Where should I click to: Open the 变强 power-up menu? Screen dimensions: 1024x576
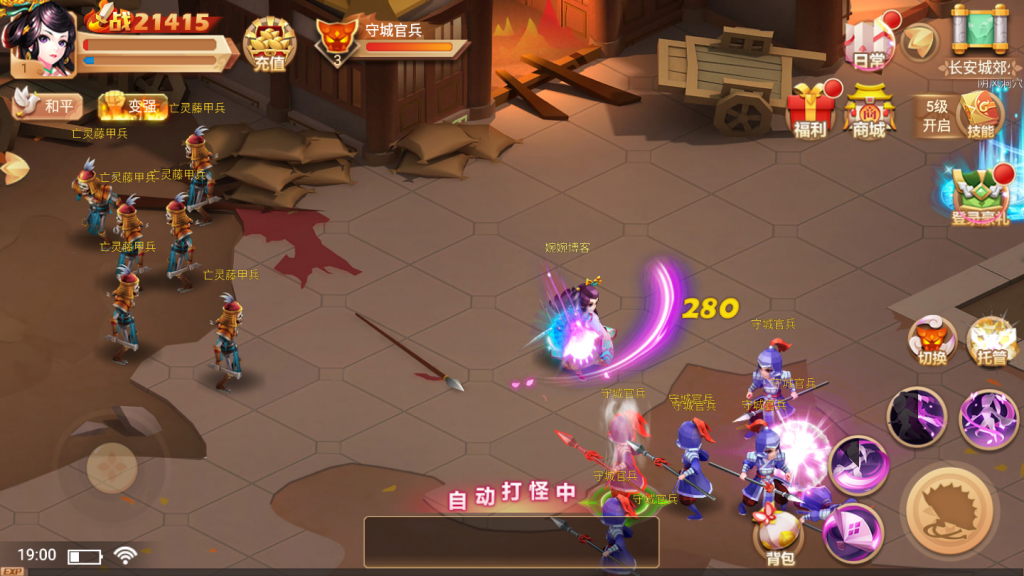pyautogui.click(x=132, y=107)
